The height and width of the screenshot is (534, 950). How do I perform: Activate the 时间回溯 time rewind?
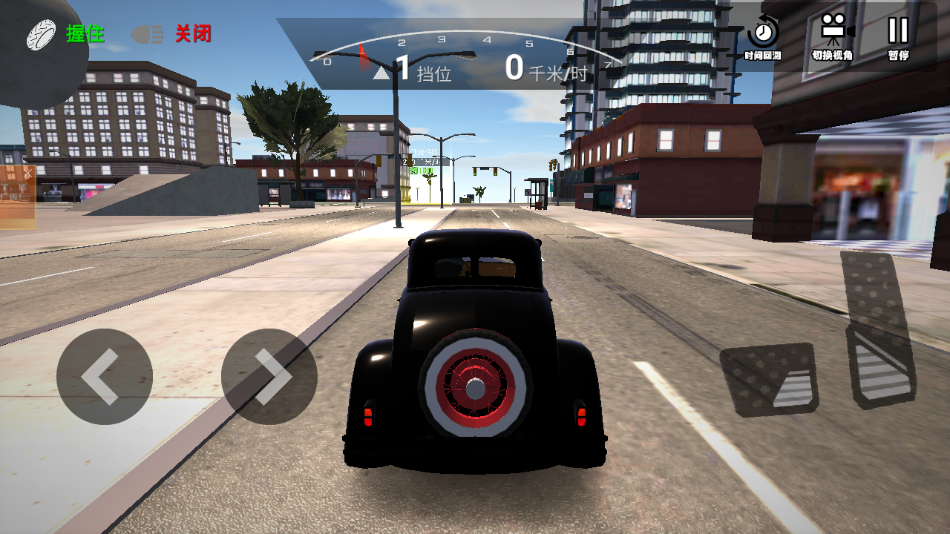pos(764,37)
